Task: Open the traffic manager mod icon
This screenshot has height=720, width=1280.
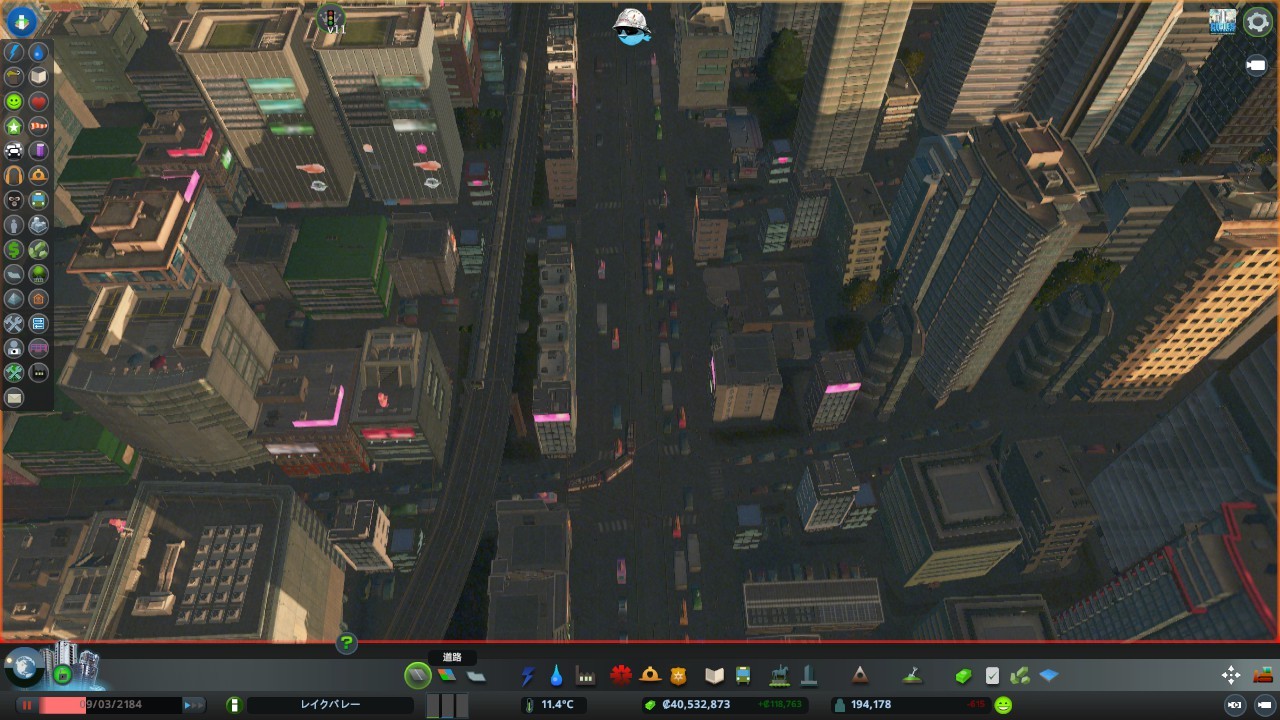Action: tap(331, 18)
